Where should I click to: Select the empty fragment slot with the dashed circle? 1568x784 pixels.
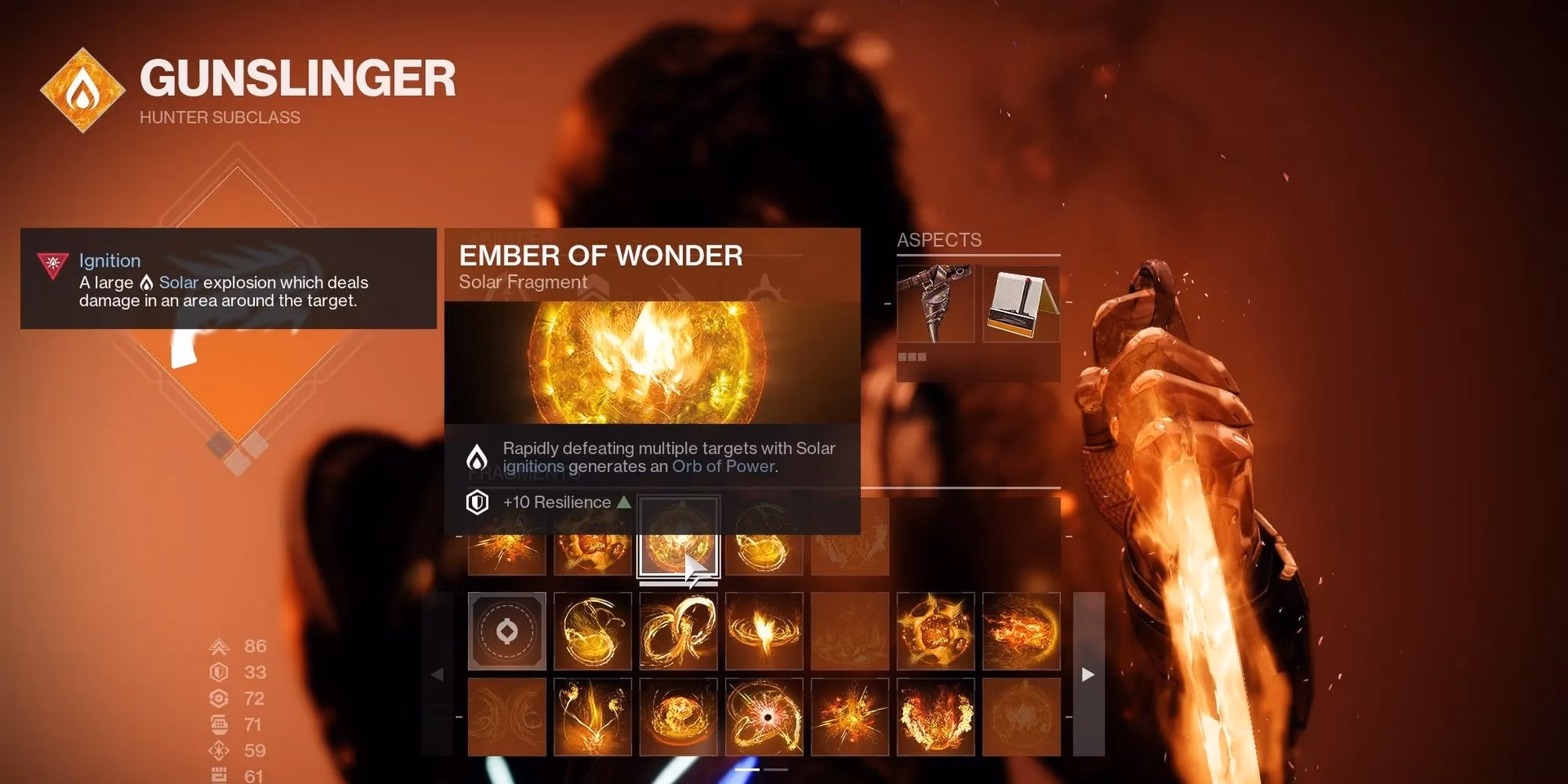[x=507, y=631]
